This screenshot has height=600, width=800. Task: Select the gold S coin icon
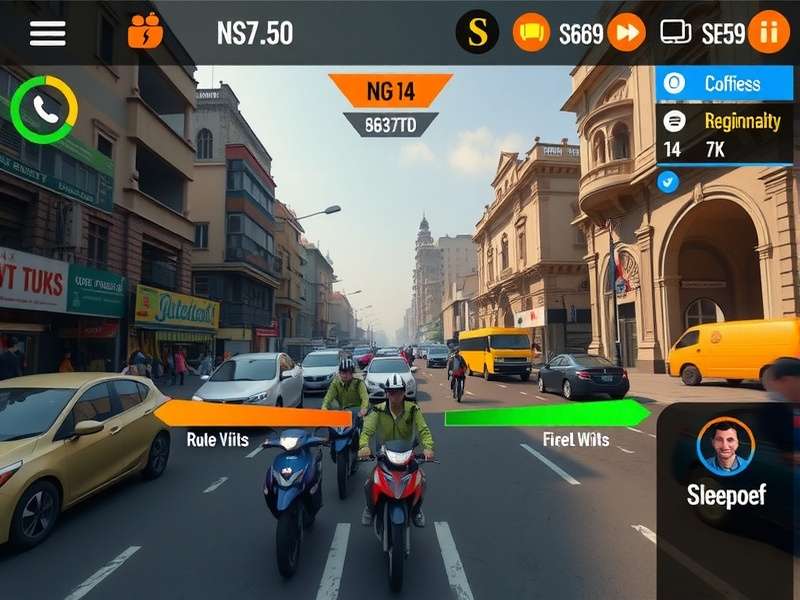point(477,32)
